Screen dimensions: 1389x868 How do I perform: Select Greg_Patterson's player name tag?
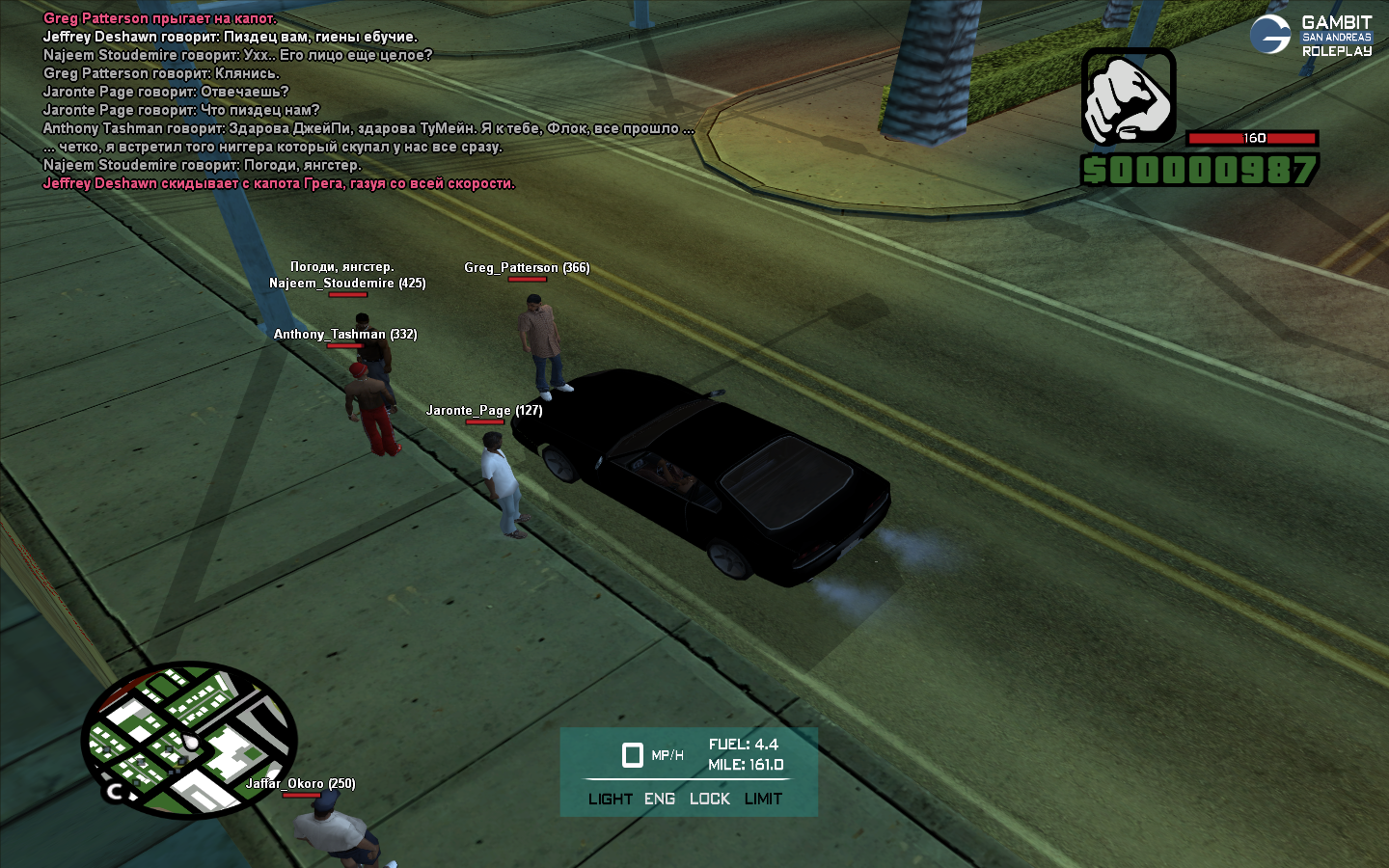[x=527, y=268]
